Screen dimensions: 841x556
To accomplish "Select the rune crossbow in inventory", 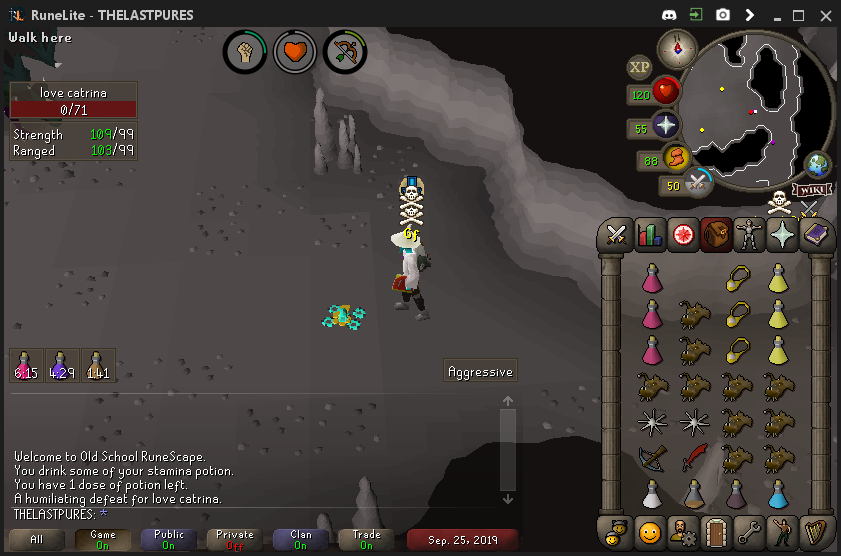I will (653, 459).
